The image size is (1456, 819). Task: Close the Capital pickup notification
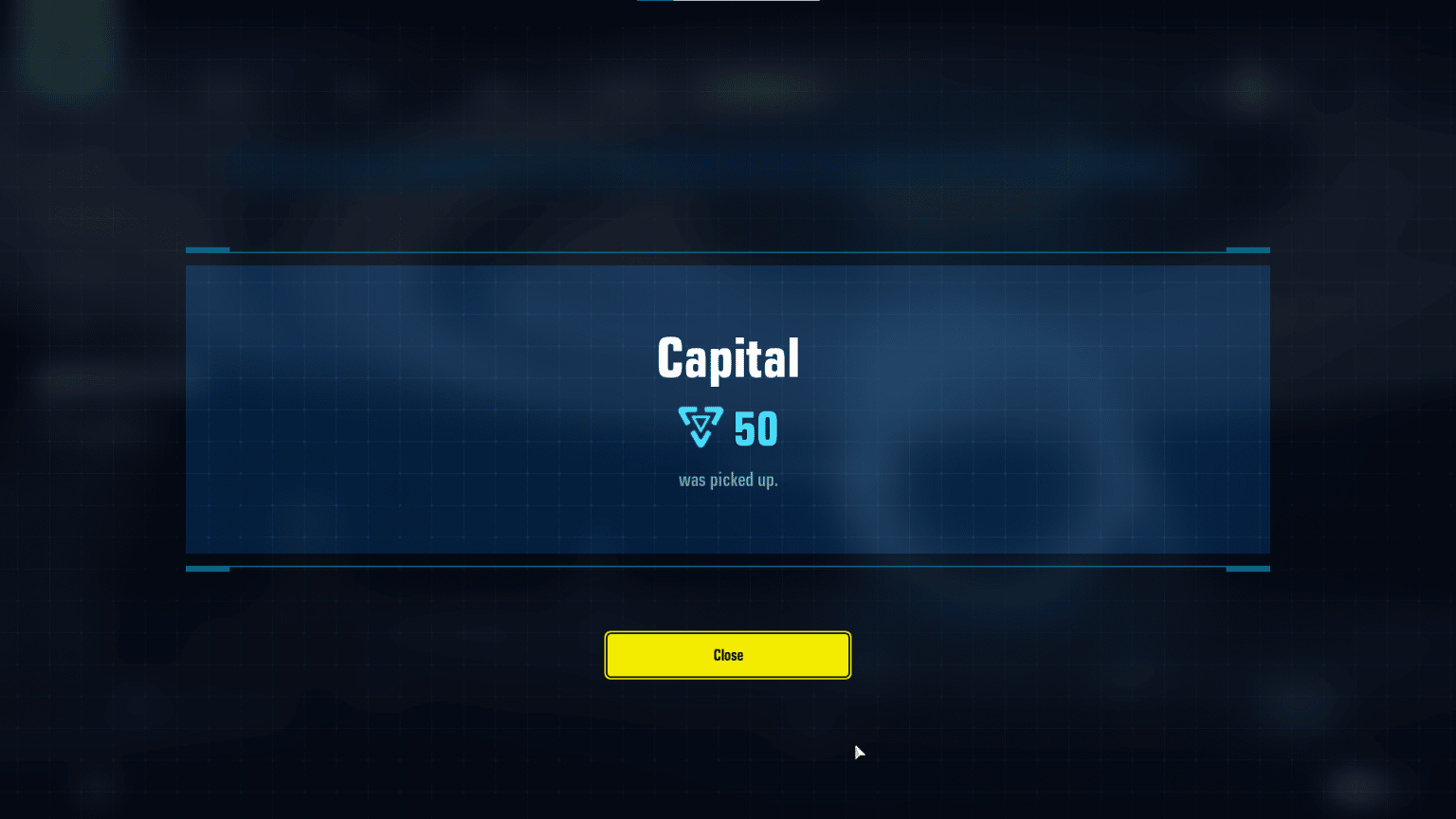tap(728, 655)
